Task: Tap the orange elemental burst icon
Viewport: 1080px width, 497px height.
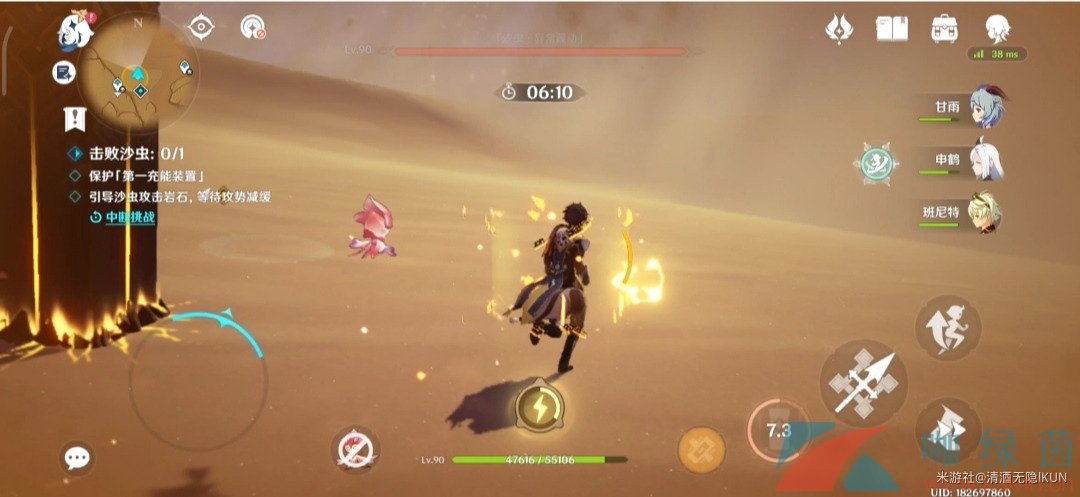Action: 701,449
